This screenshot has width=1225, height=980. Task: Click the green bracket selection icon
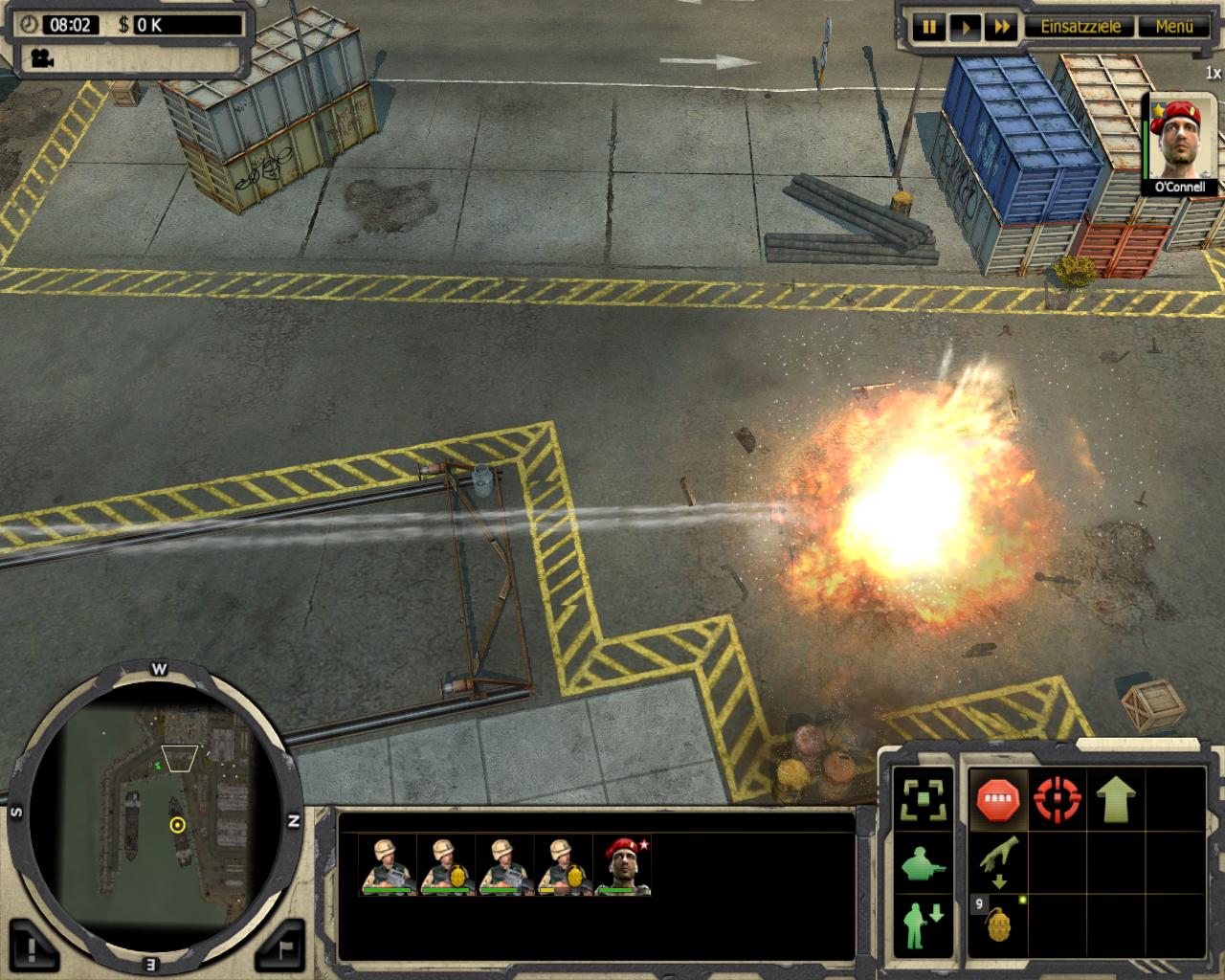tap(924, 798)
